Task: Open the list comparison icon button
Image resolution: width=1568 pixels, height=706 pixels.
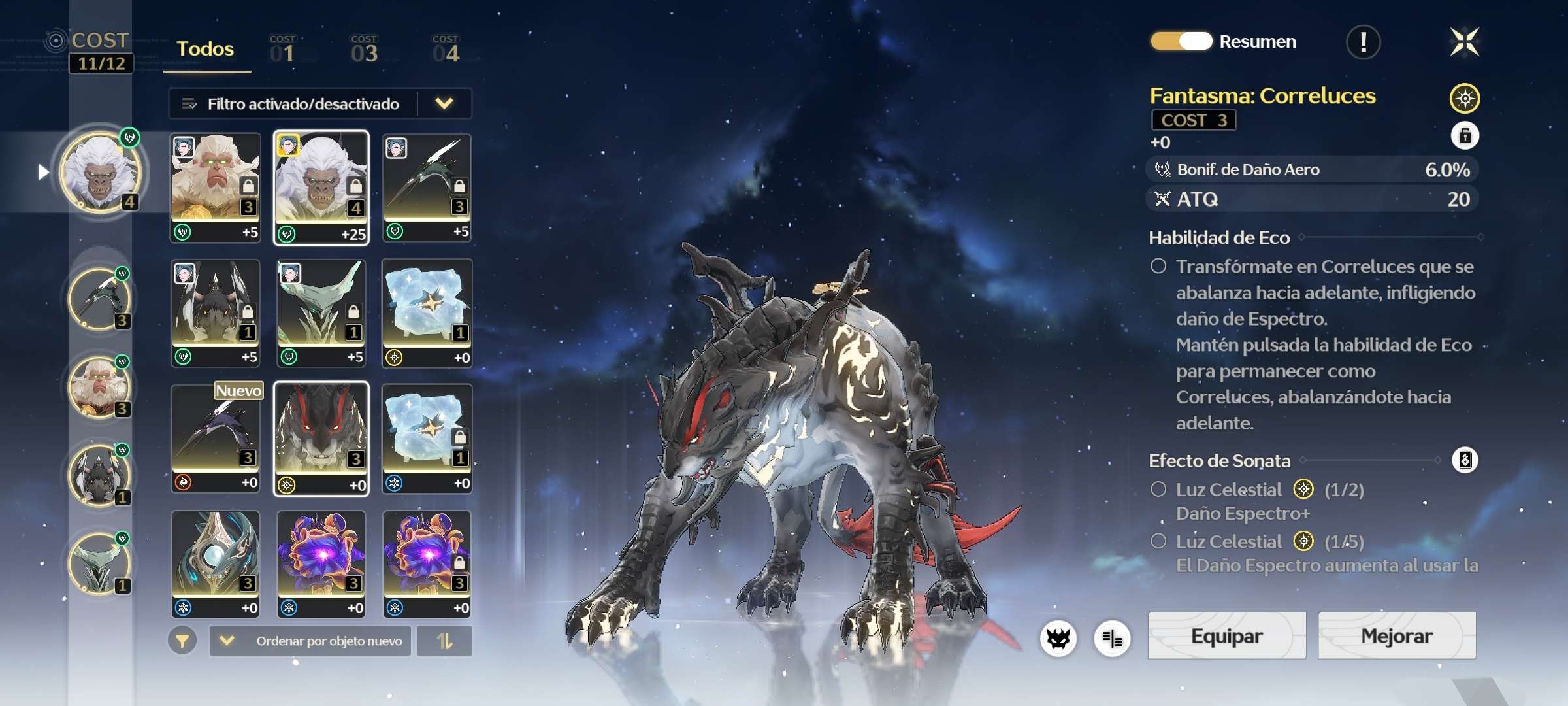Action: [x=1112, y=638]
